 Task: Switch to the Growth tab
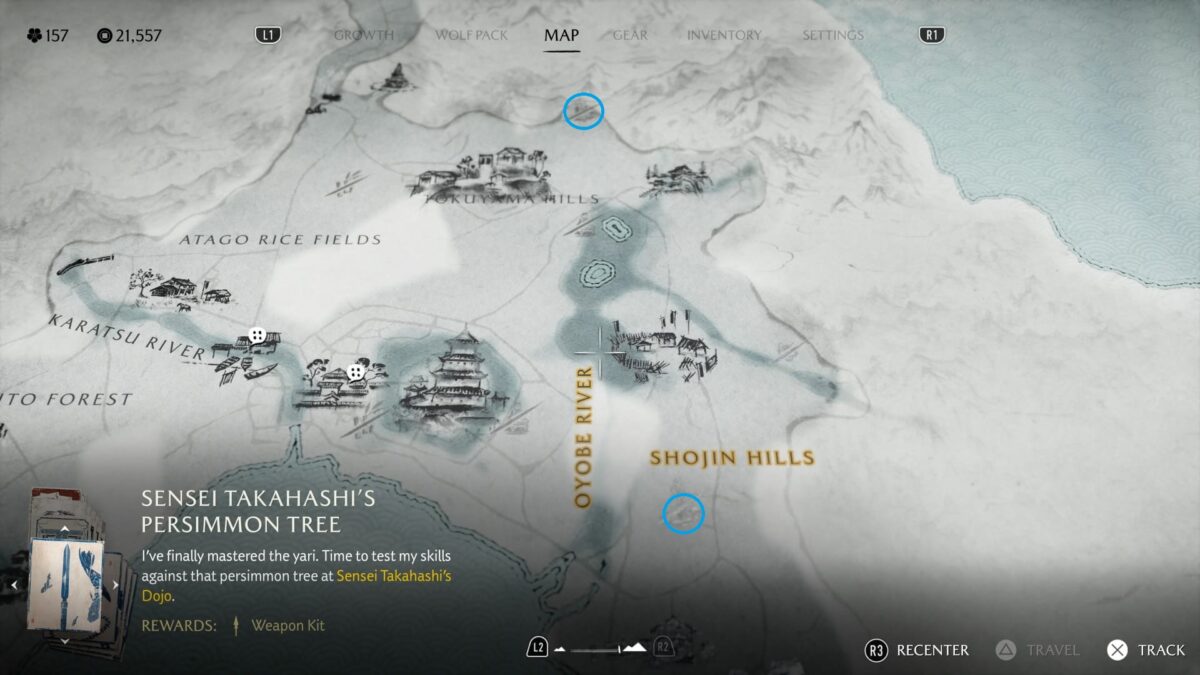click(363, 35)
